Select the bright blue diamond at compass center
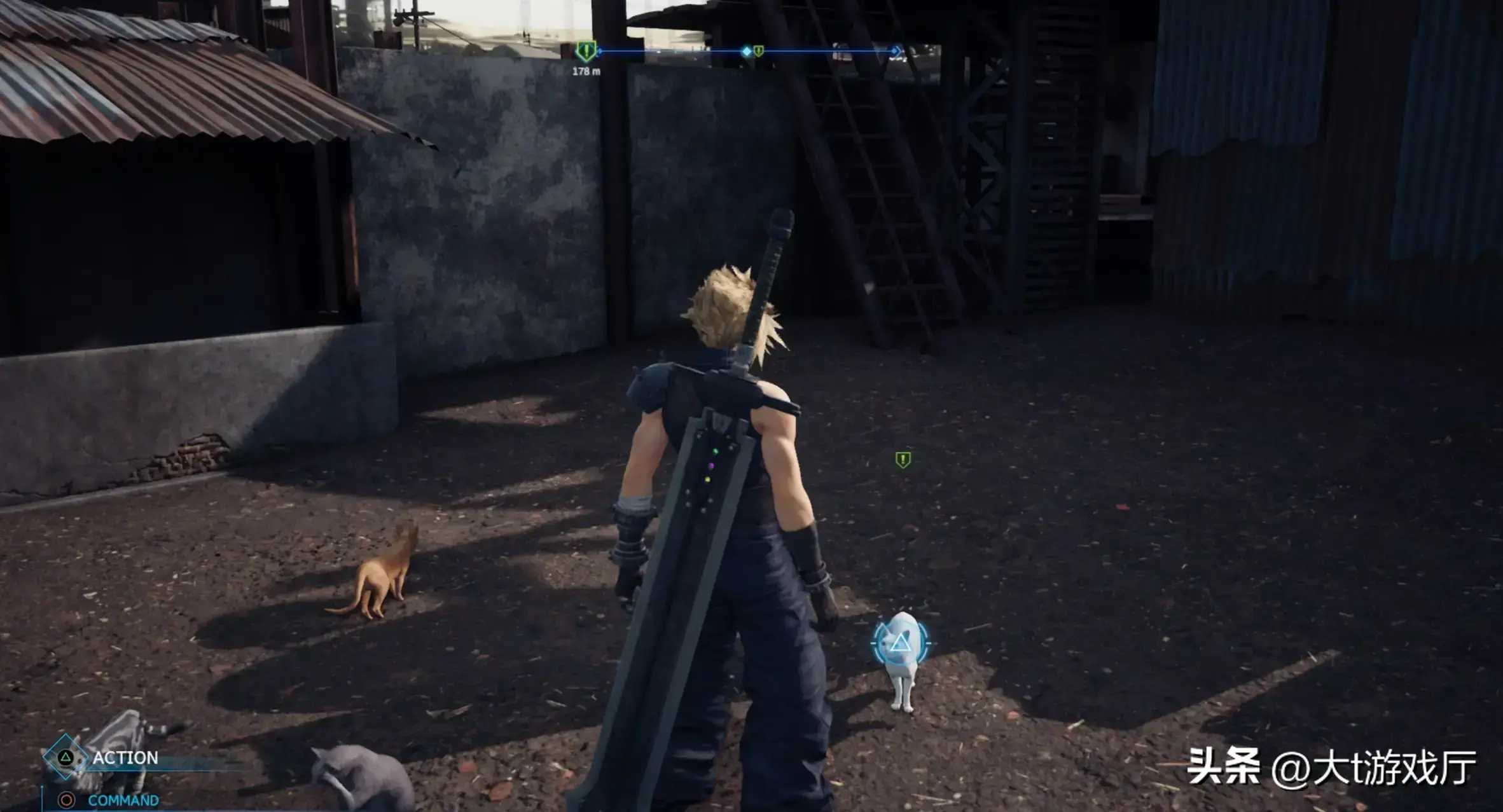Viewport: 1503px width, 812px height. pyautogui.click(x=746, y=51)
